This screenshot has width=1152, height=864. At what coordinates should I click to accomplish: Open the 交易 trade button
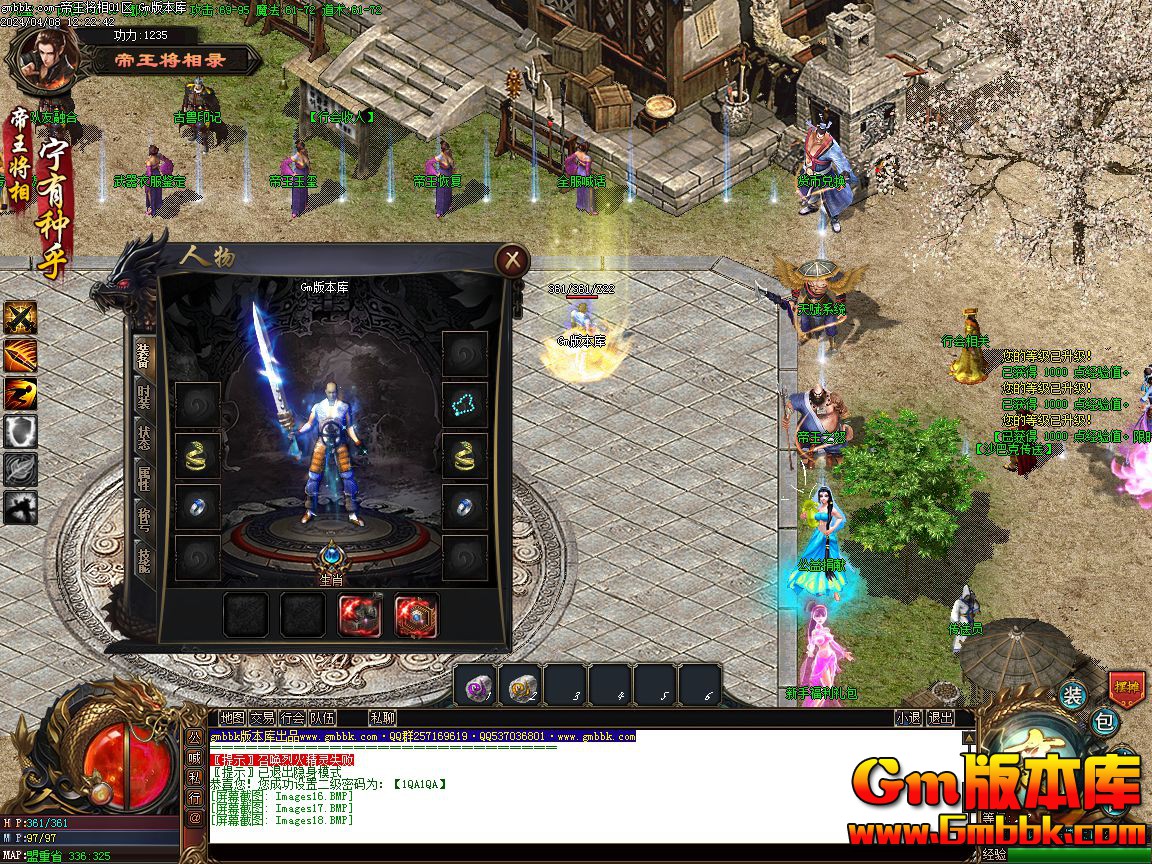[262, 717]
